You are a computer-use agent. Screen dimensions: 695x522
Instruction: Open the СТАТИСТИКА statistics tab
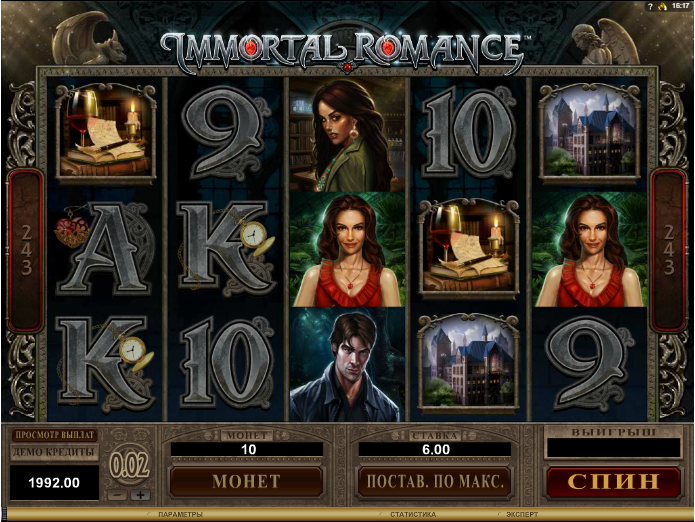coord(412,515)
